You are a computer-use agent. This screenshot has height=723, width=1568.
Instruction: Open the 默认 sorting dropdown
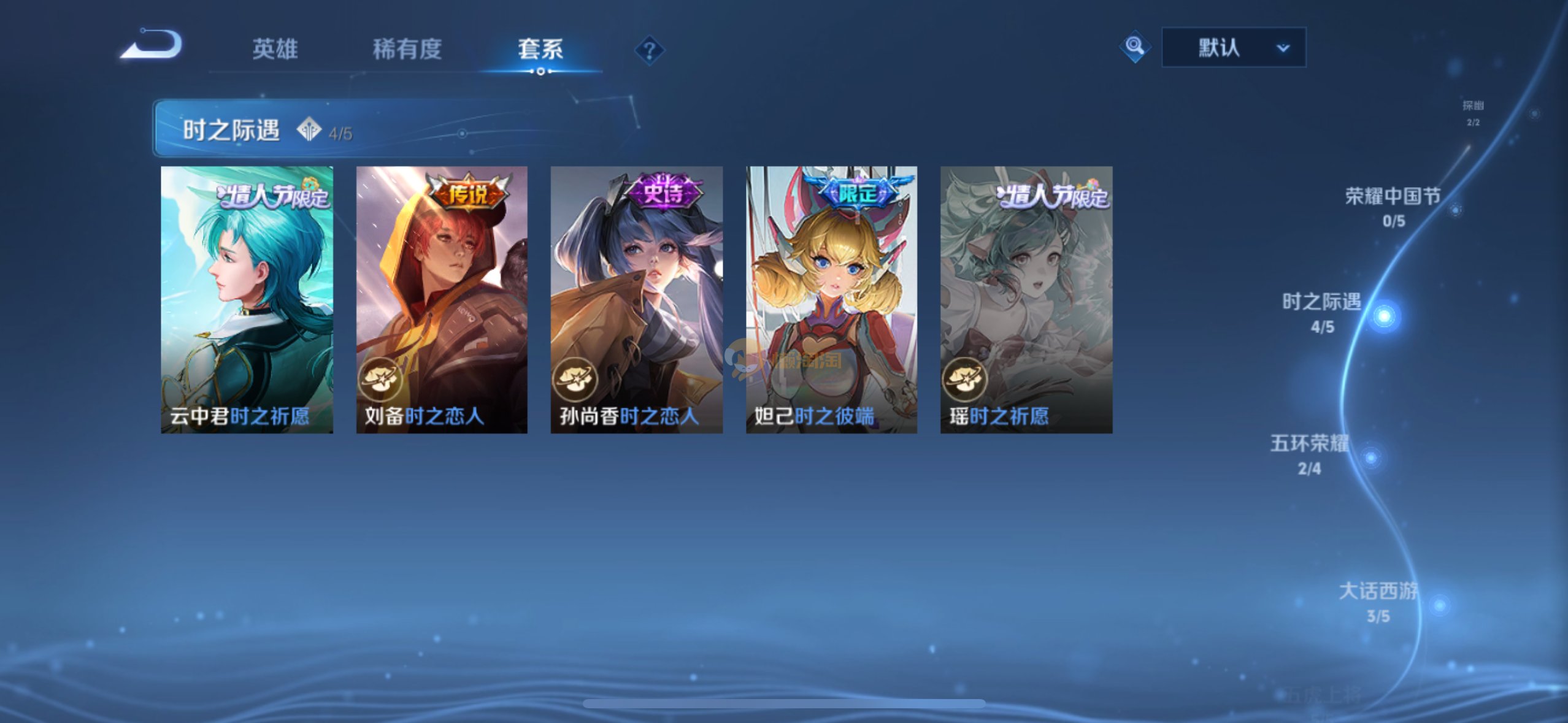1233,47
